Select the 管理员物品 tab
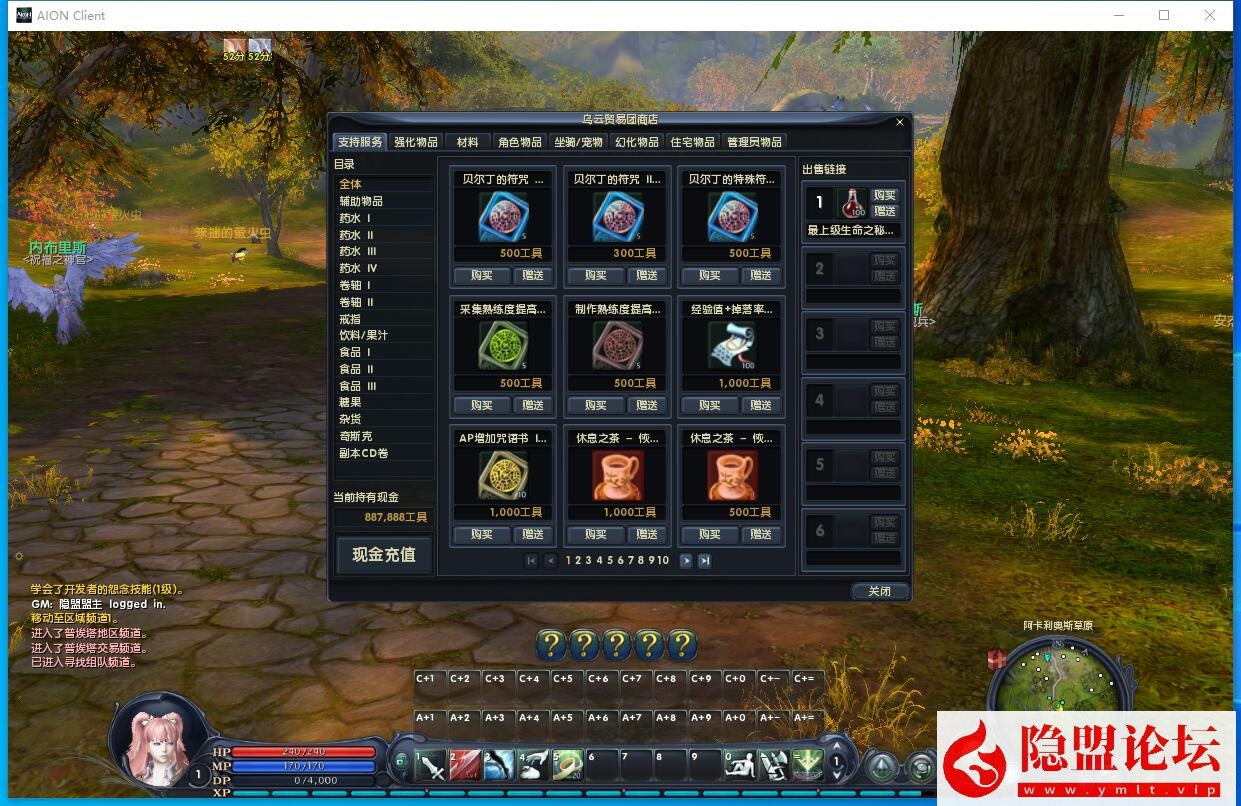This screenshot has height=806, width=1241. point(754,142)
